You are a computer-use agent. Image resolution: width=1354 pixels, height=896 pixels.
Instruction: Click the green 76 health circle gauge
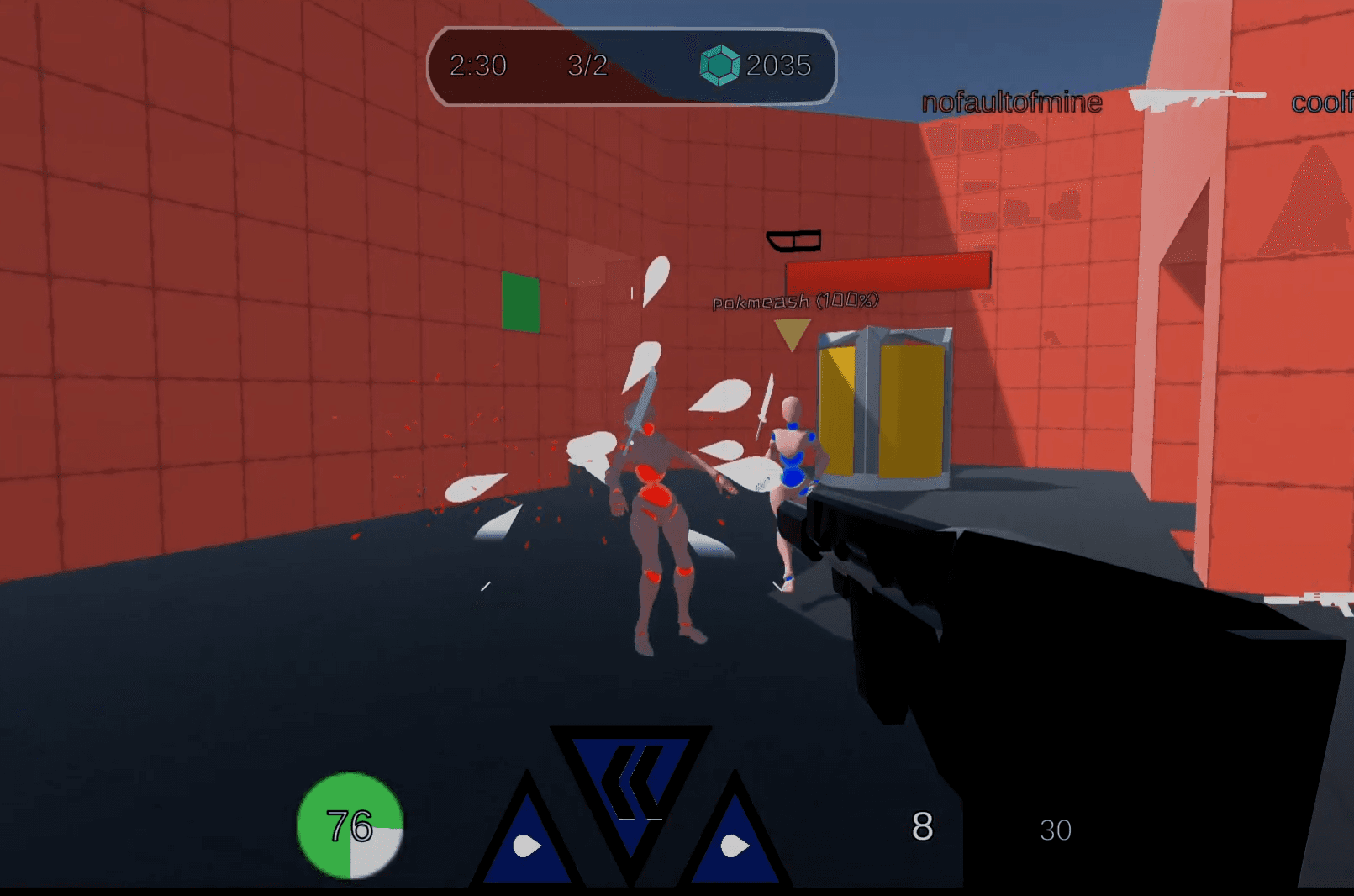pos(350,828)
